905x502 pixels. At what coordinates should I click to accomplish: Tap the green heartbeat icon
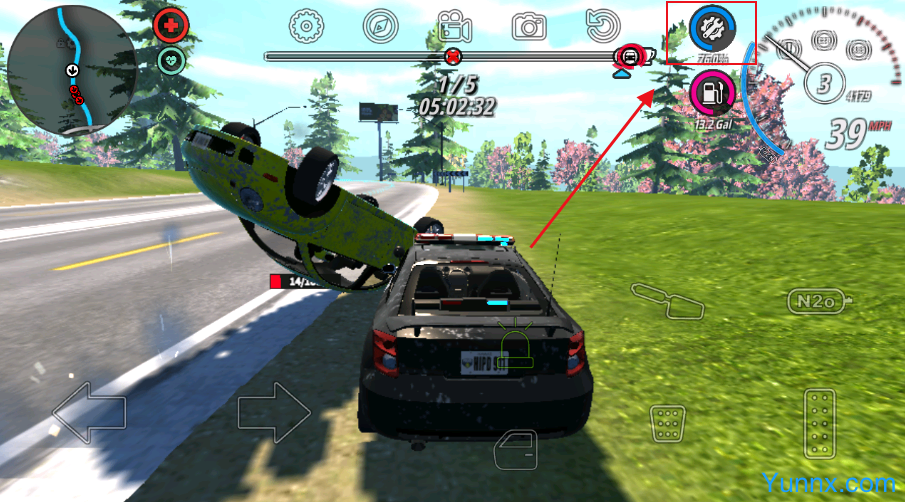(171, 60)
